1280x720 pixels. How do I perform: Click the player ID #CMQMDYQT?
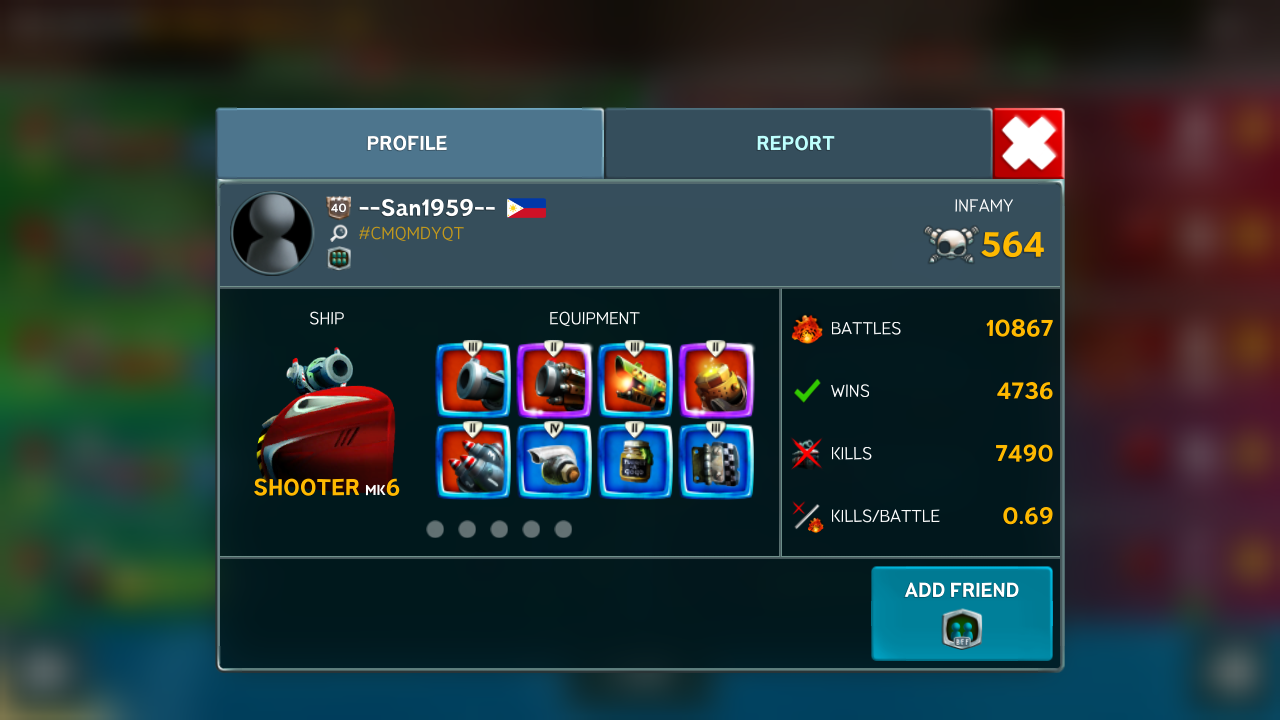point(411,234)
